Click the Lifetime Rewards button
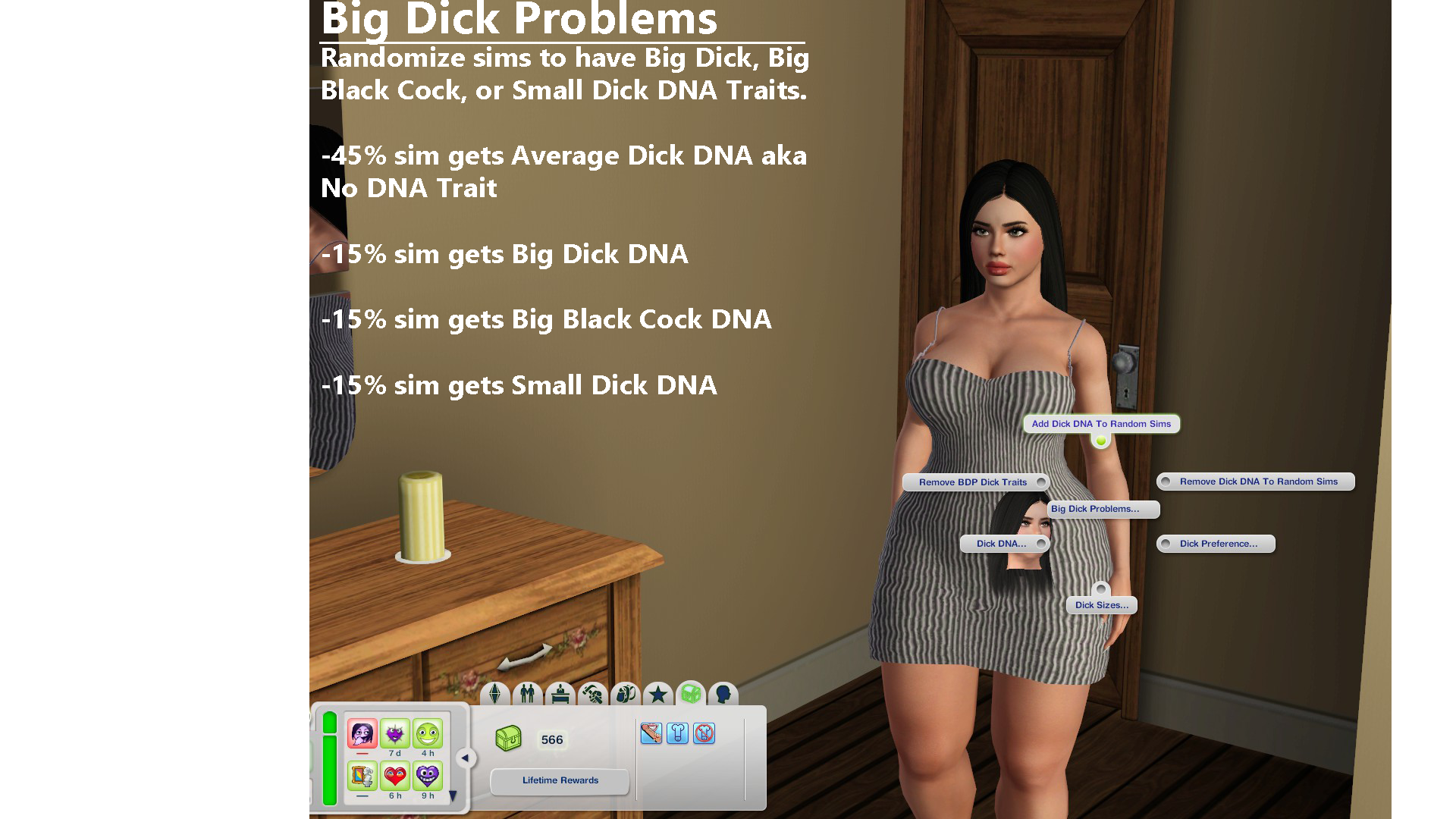 560,781
